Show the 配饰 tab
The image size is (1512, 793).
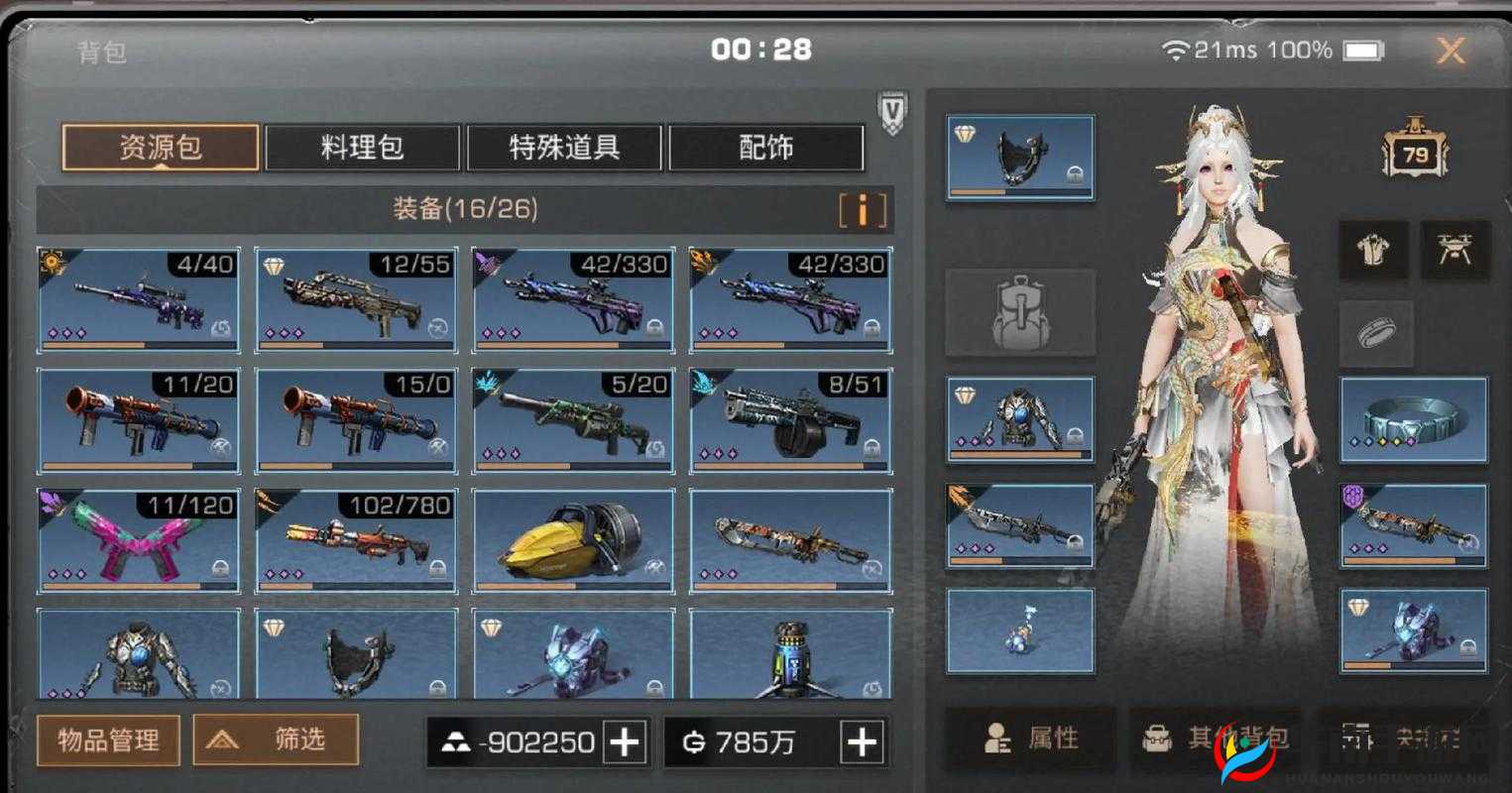tap(765, 148)
